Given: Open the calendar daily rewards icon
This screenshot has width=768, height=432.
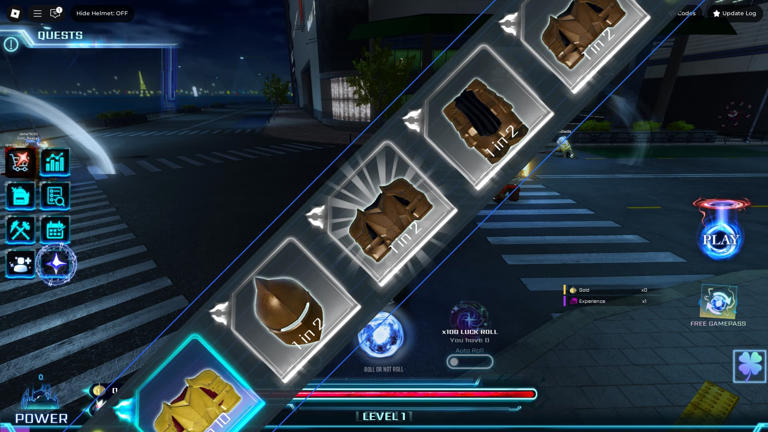Looking at the screenshot, I should tap(55, 230).
